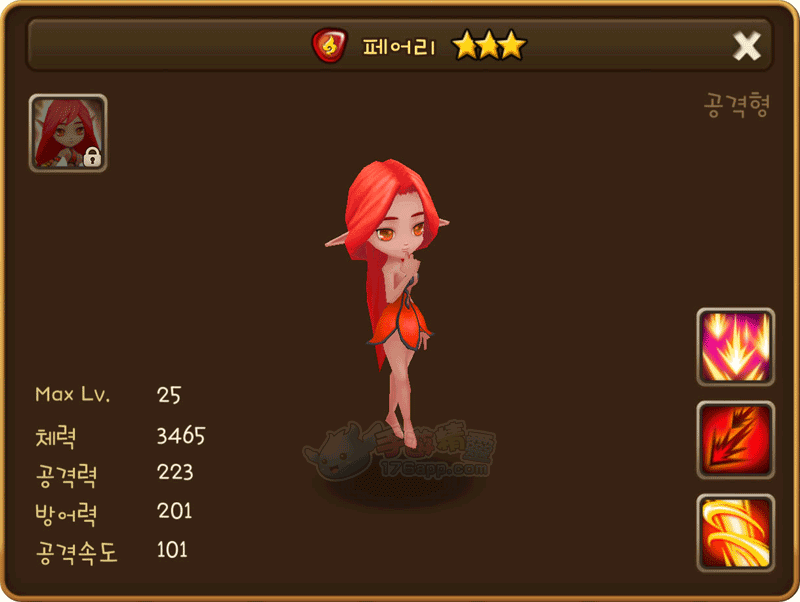The height and width of the screenshot is (602, 800).
Task: Tap the fire attribute emblem
Action: [328, 45]
